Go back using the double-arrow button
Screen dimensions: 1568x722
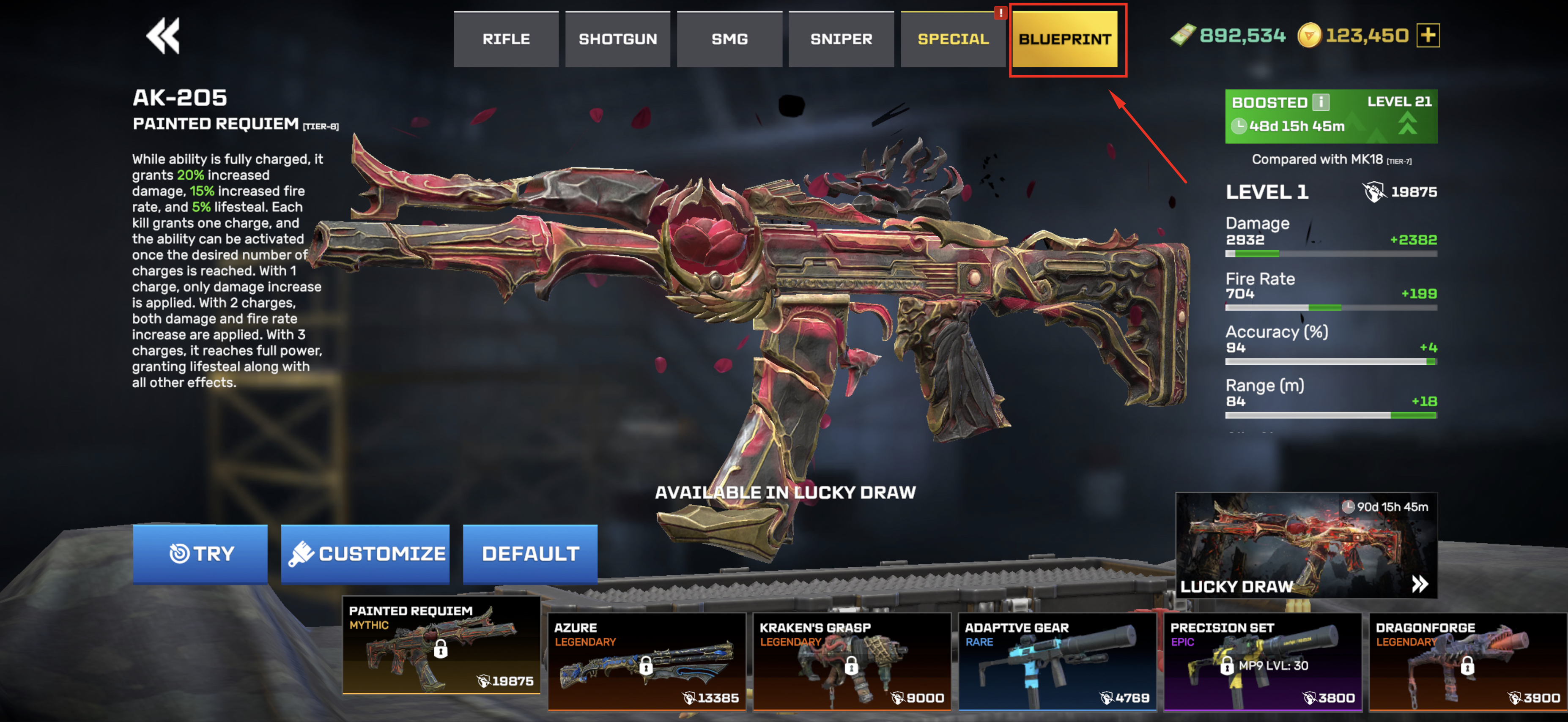pyautogui.click(x=162, y=36)
